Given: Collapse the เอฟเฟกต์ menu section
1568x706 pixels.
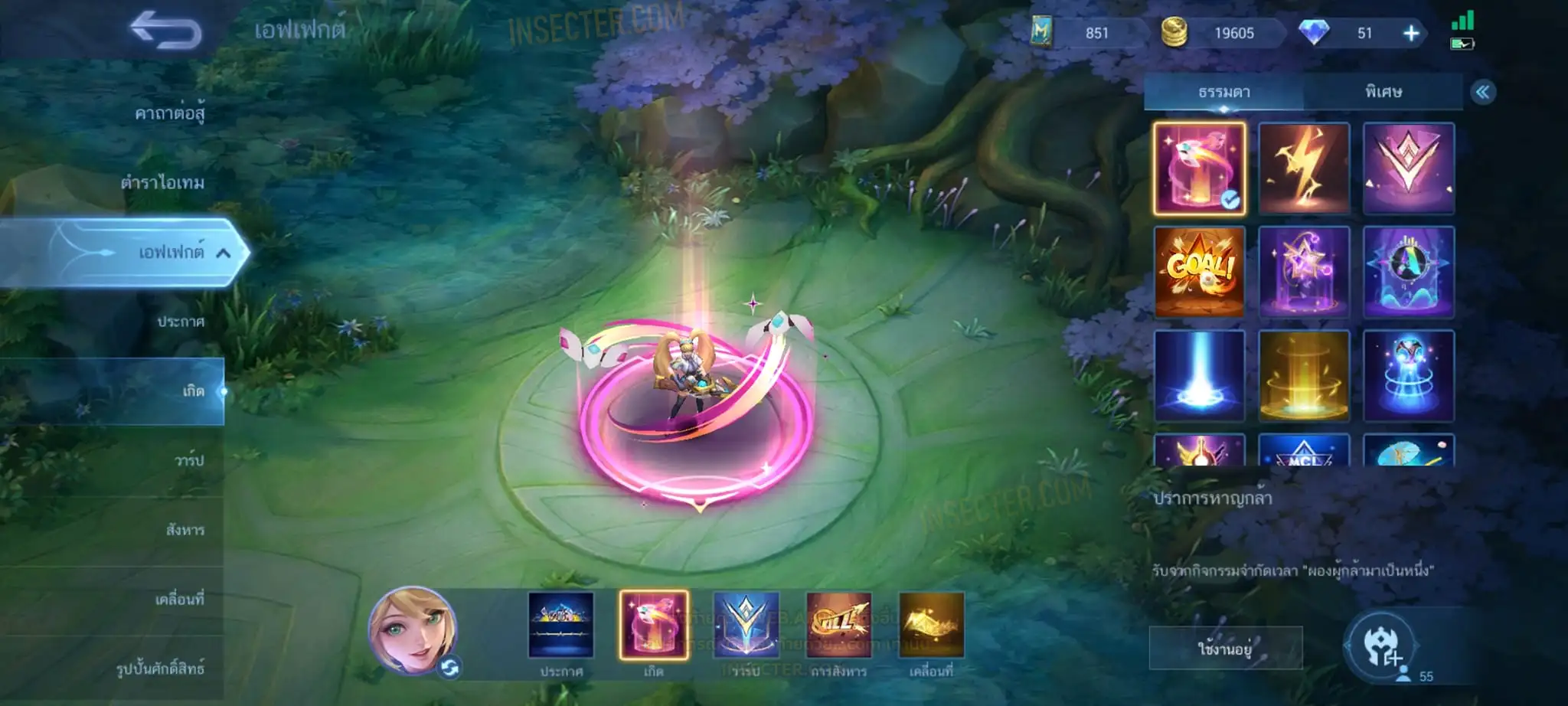Looking at the screenshot, I should pos(223,253).
